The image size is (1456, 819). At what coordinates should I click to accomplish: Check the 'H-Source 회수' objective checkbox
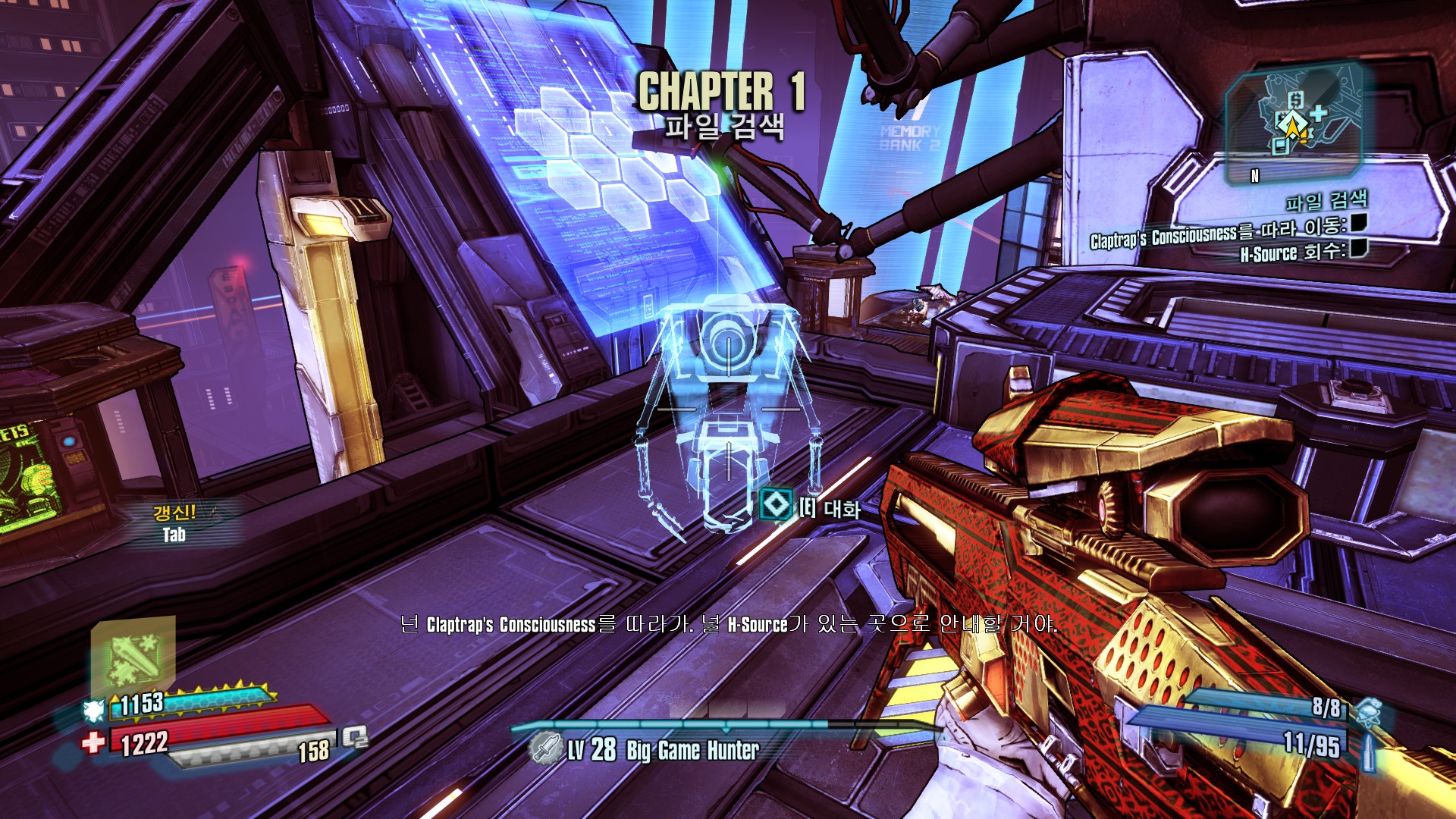[x=1358, y=248]
